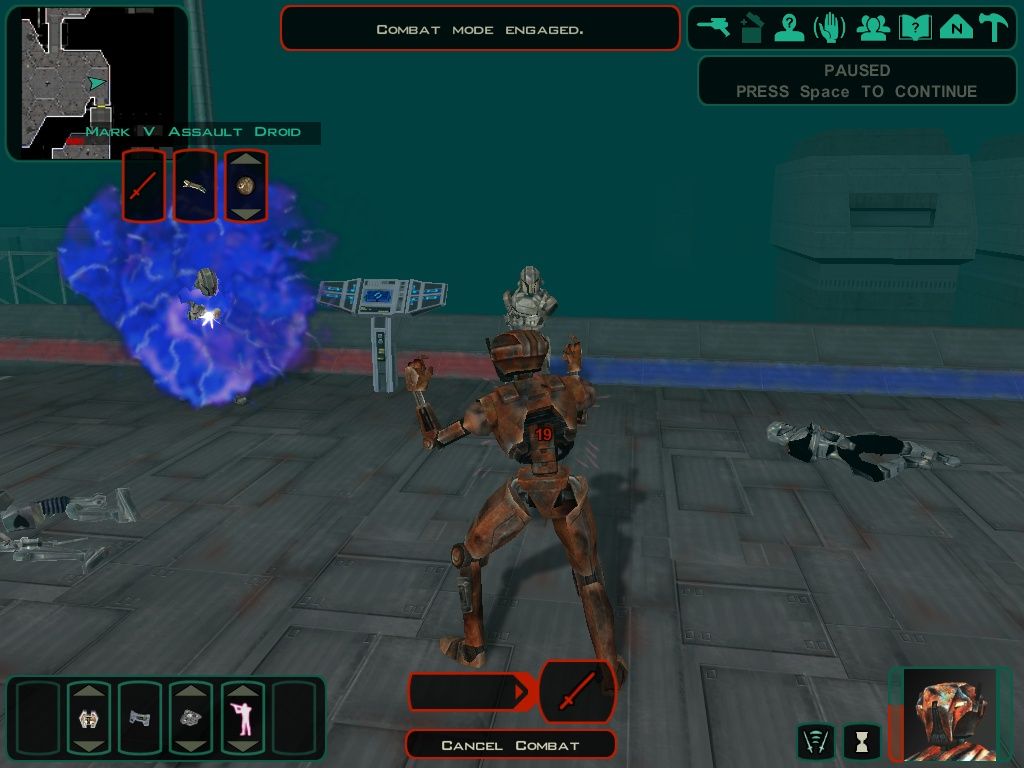Open the Inventory box icon
The image size is (1024, 768).
pos(751,28)
